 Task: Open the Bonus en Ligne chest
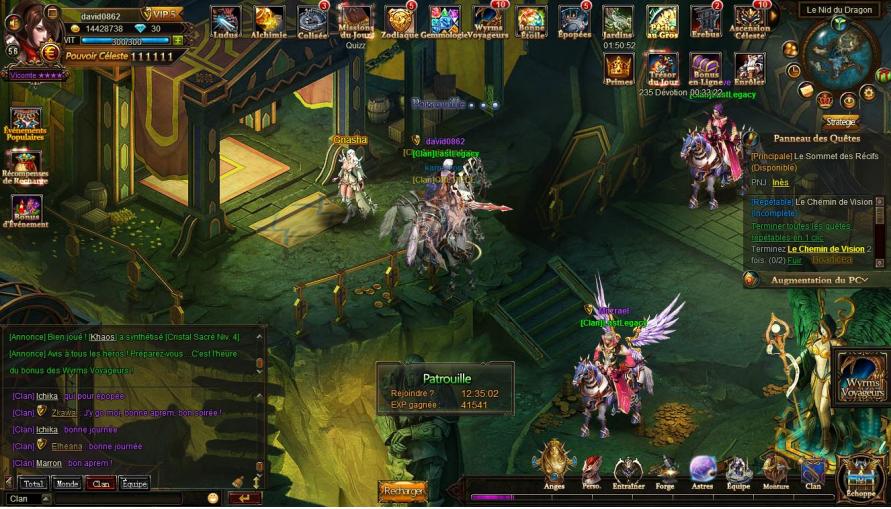(705, 68)
